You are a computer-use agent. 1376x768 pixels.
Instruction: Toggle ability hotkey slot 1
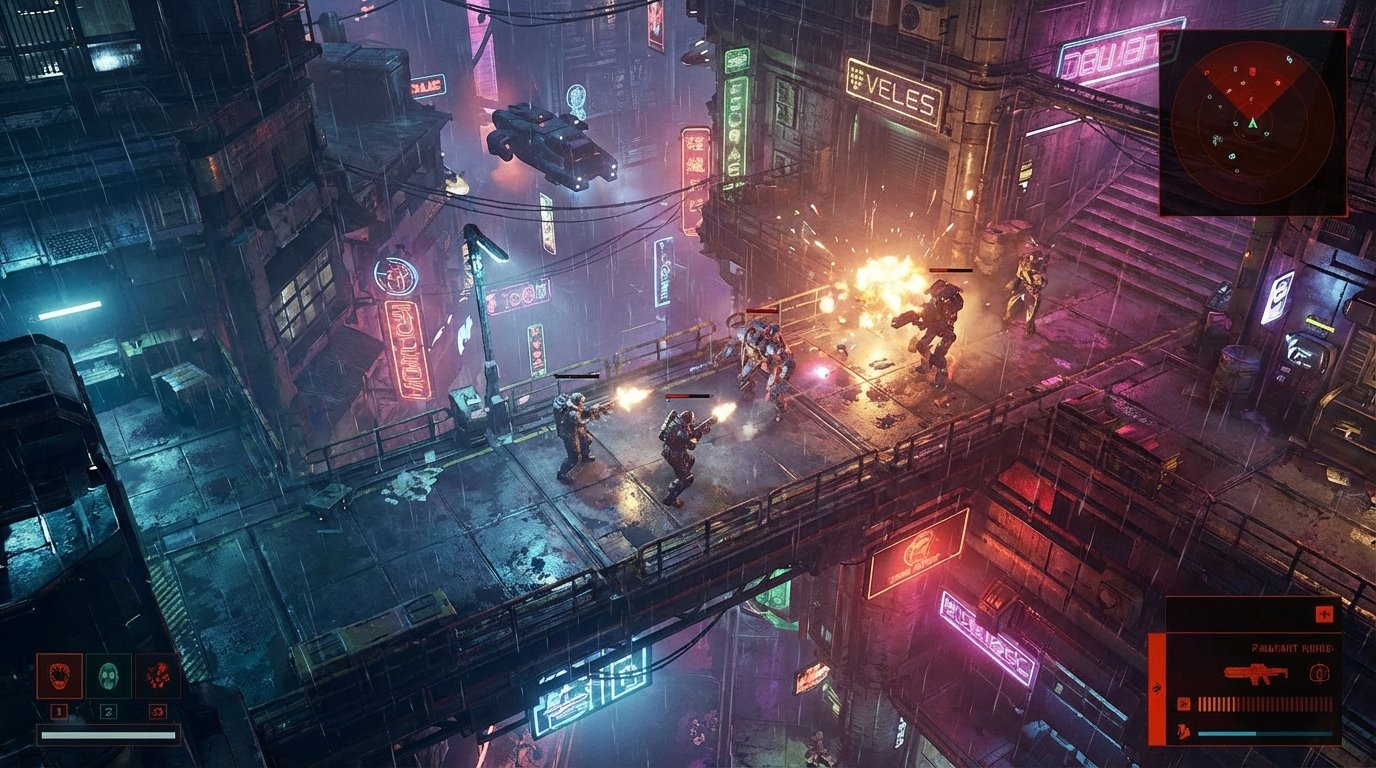pos(59,711)
